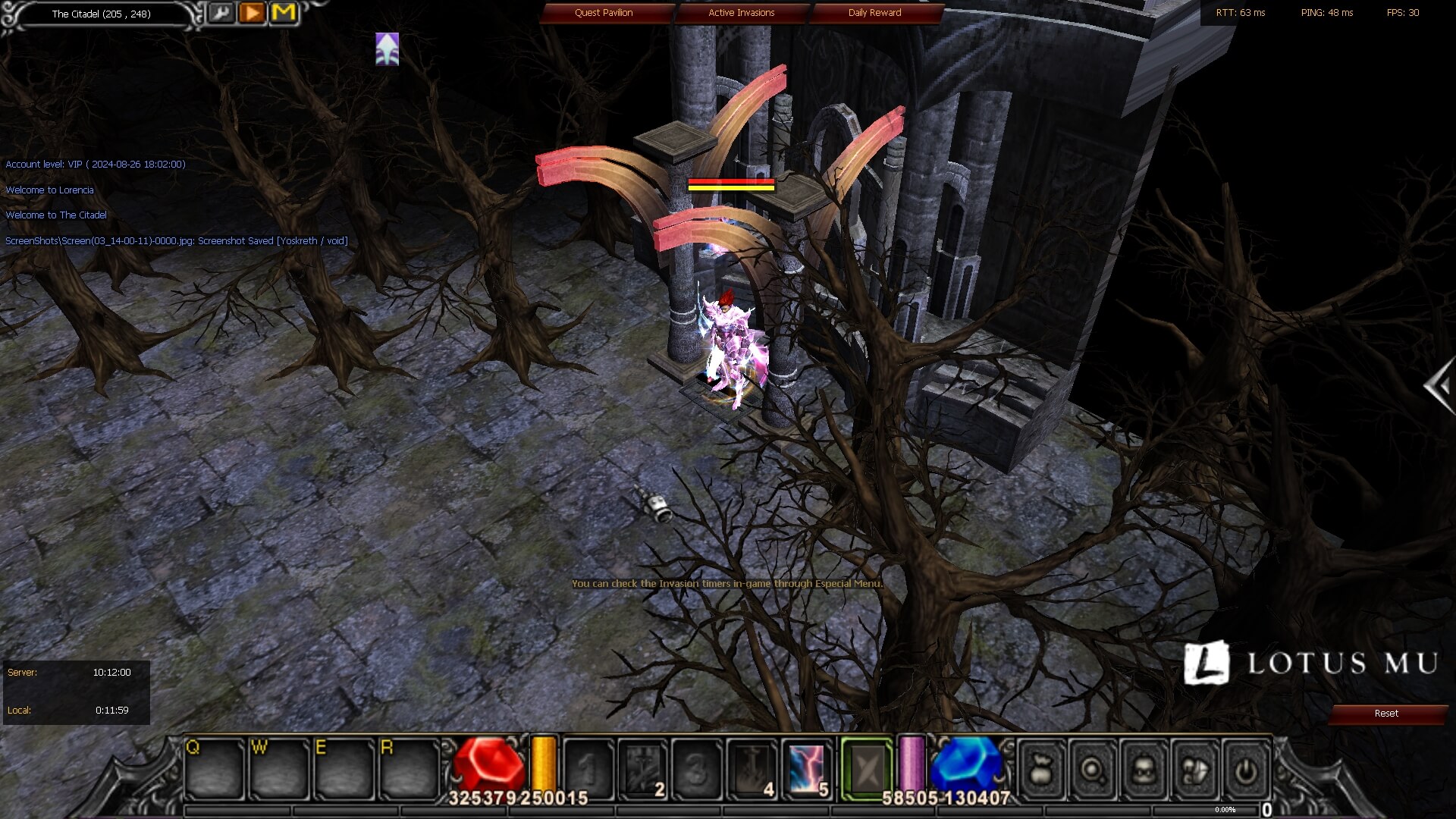
Task: Click the orange play icon near the map name
Action: tap(253, 13)
